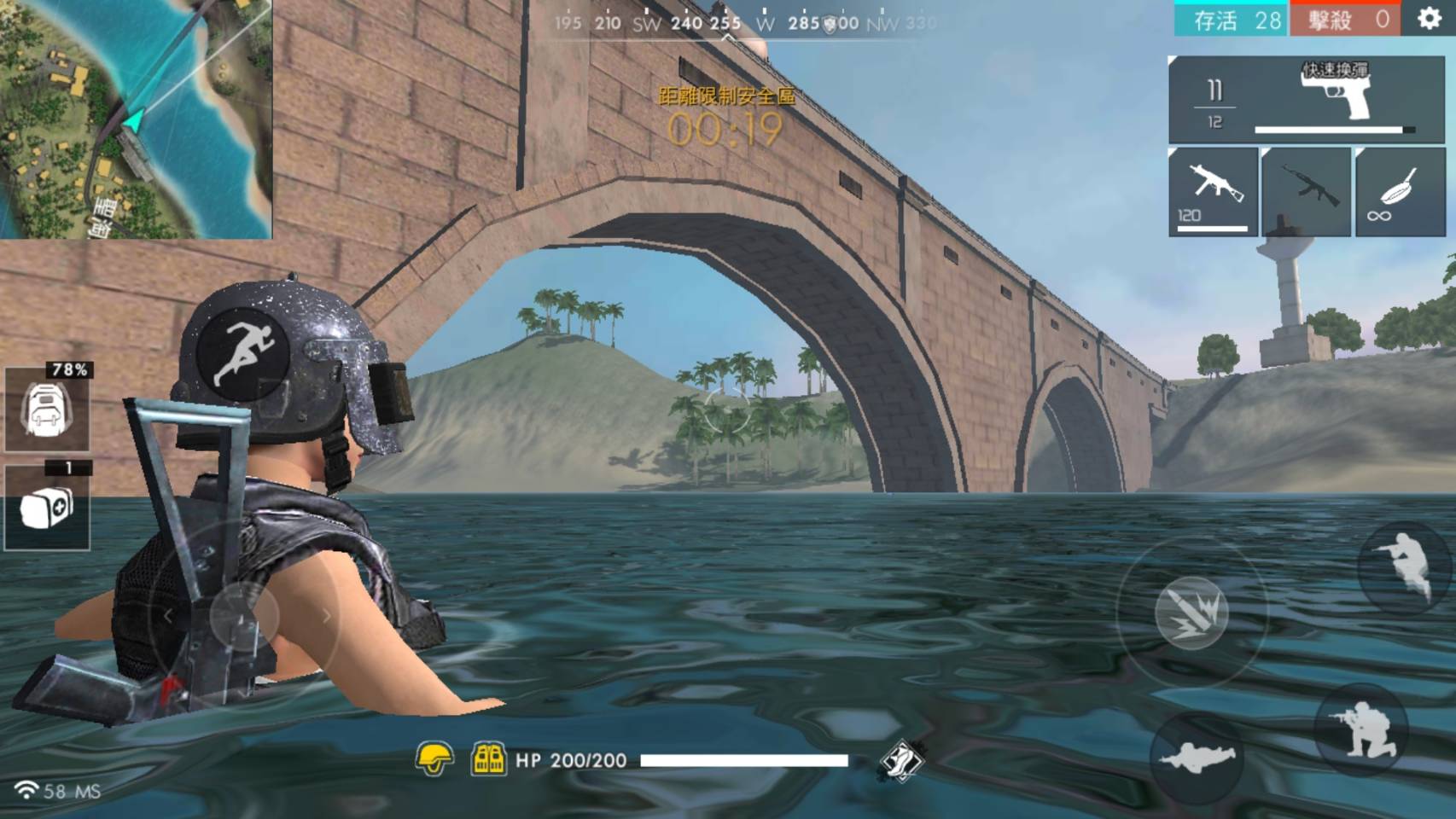Go prone with the lying-down button

pyautogui.click(x=1196, y=758)
